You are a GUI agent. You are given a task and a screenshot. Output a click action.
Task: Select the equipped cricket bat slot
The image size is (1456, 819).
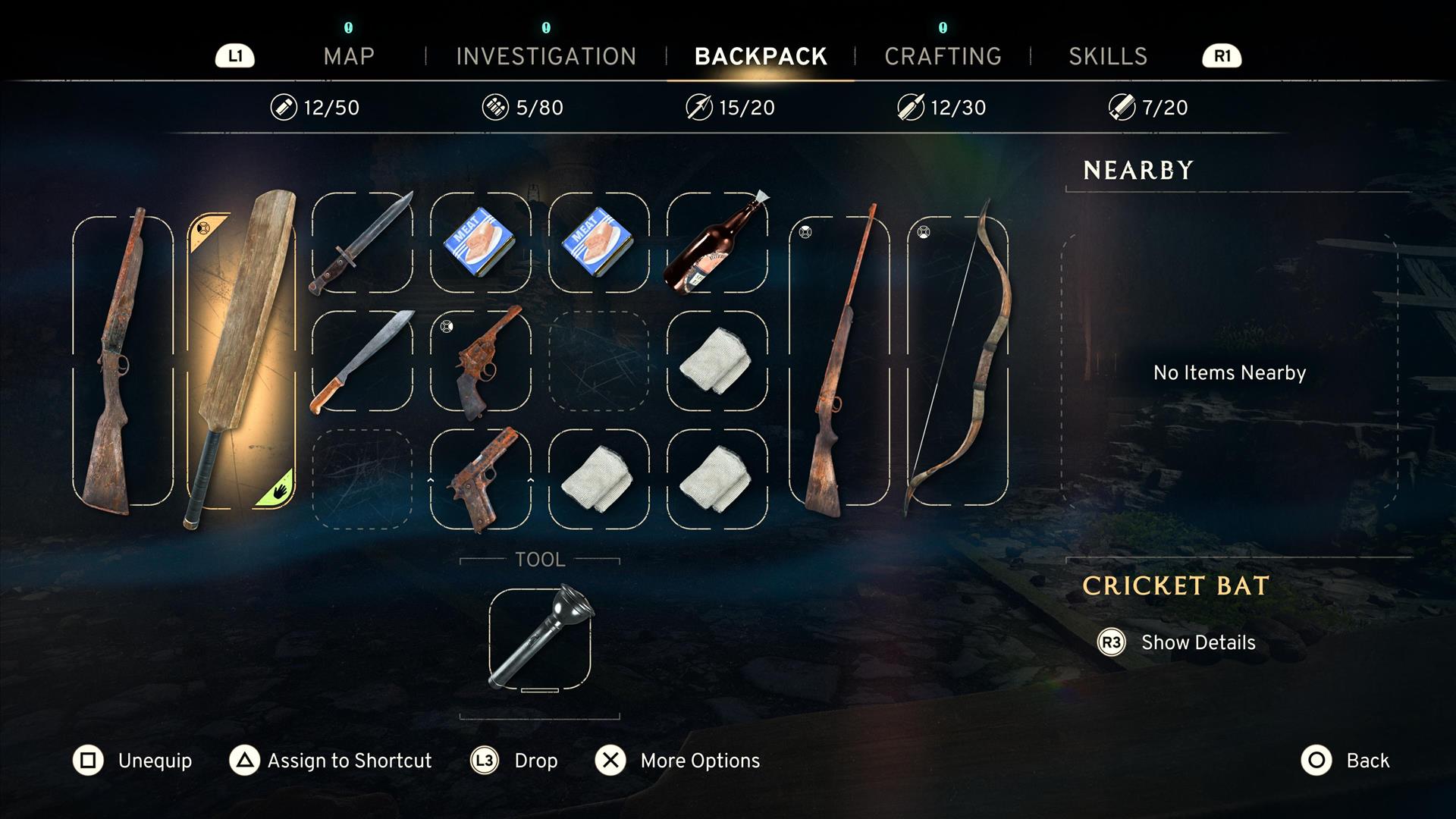[241, 361]
